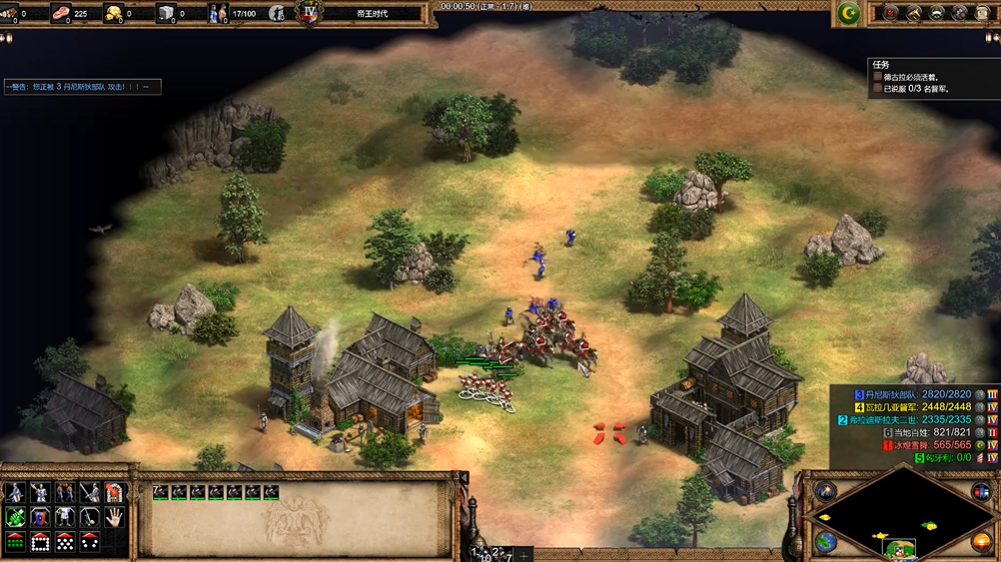Choose the defensive stance command

[40, 492]
